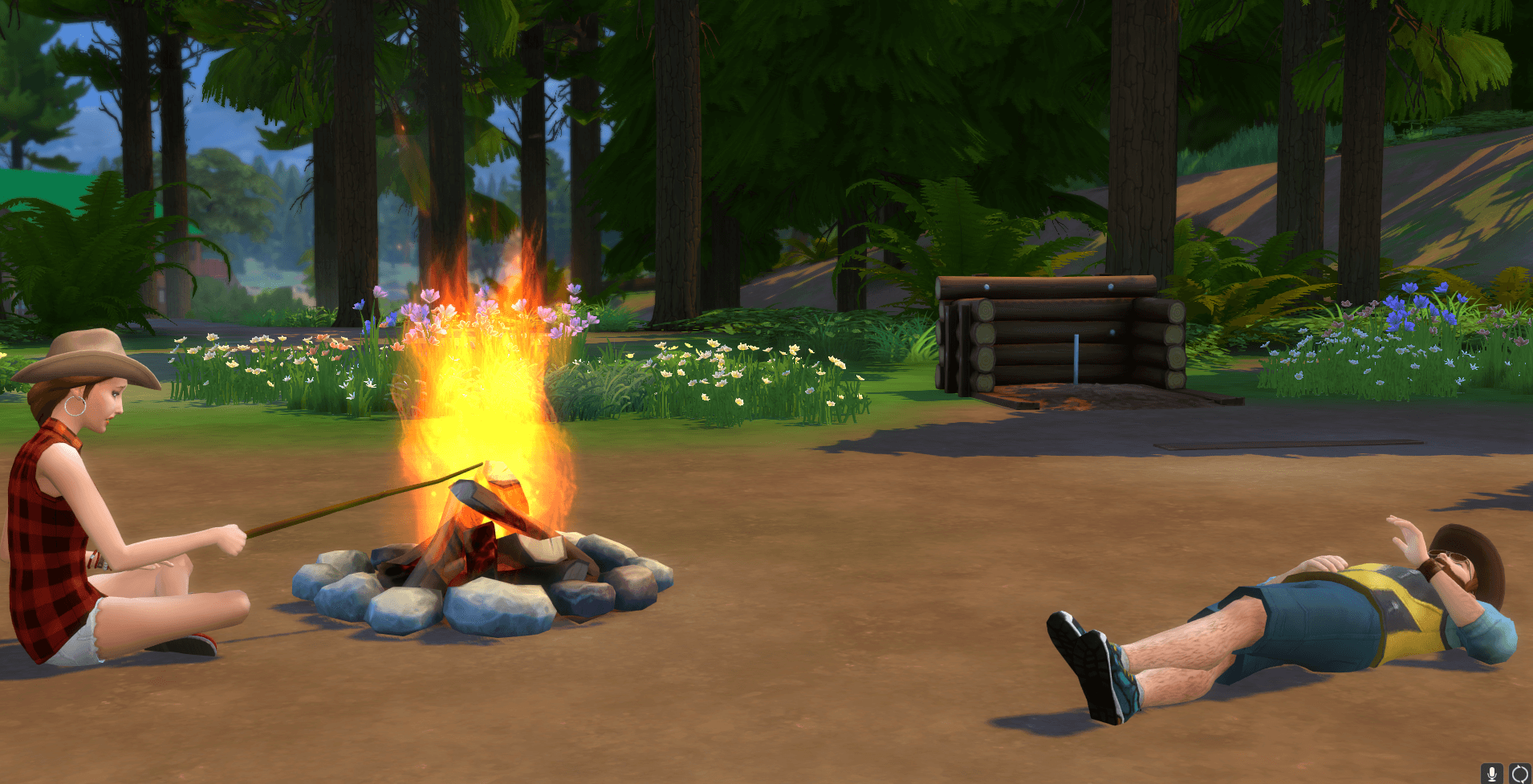This screenshot has width=1533, height=784.
Task: Click the circular arrows refresh icon
Action: (1519, 774)
